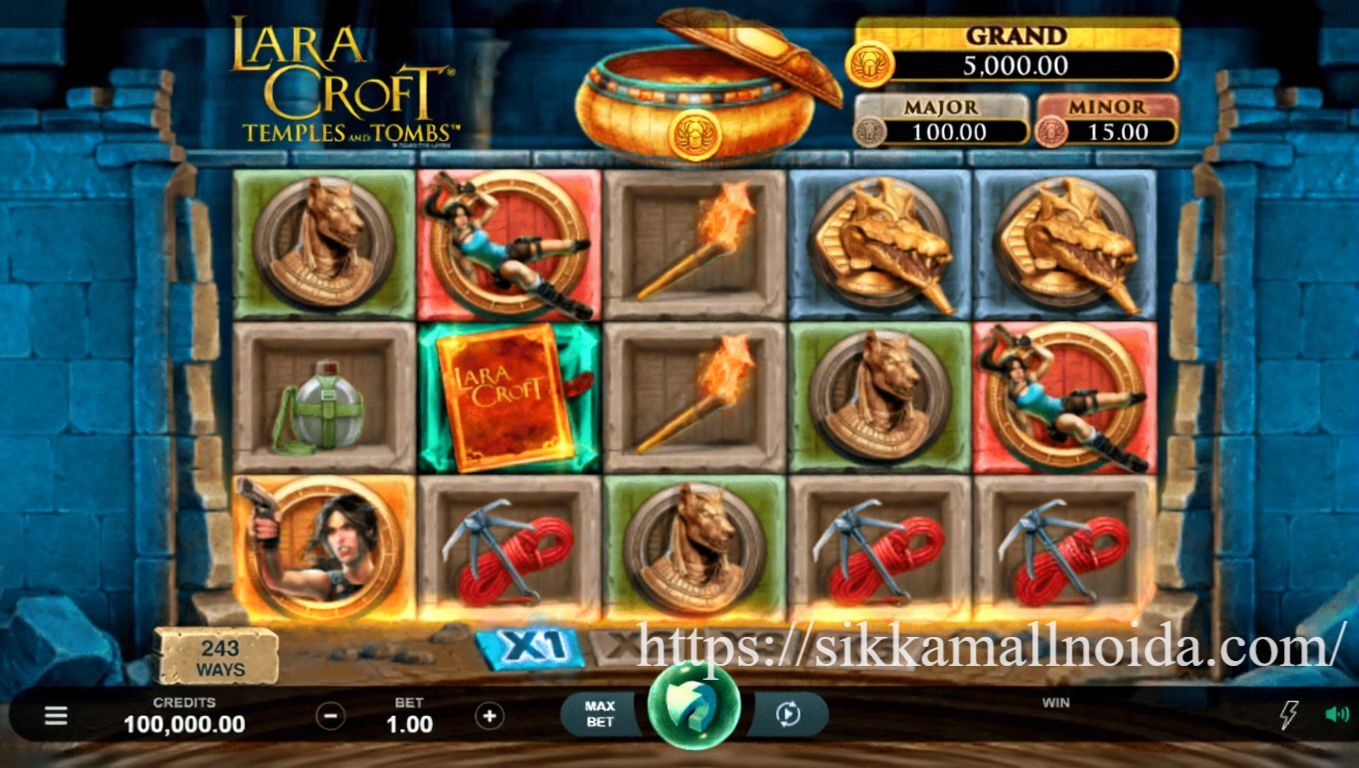Image resolution: width=1359 pixels, height=768 pixels.
Task: Click the X1 multiplier marker
Action: click(535, 647)
